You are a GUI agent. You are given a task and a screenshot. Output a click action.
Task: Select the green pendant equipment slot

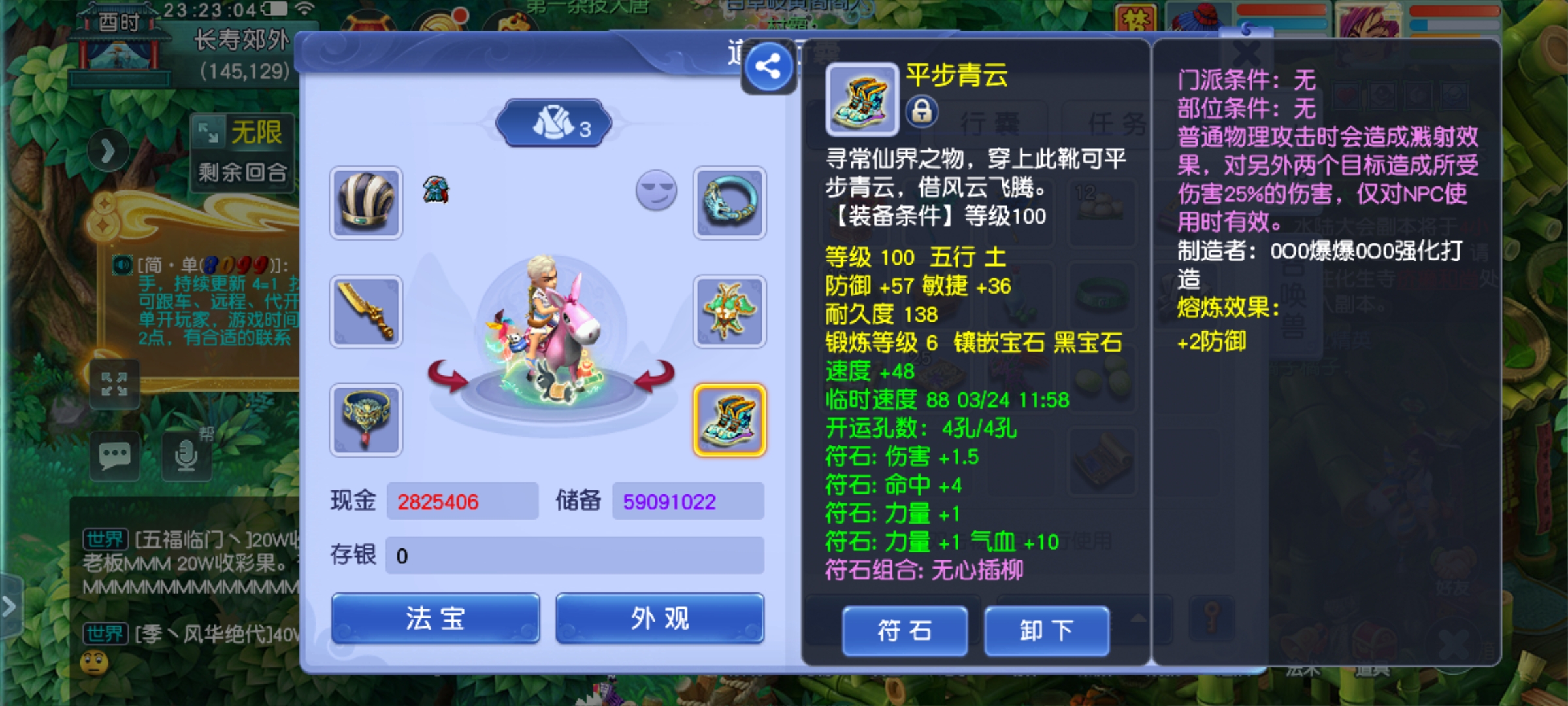(730, 311)
